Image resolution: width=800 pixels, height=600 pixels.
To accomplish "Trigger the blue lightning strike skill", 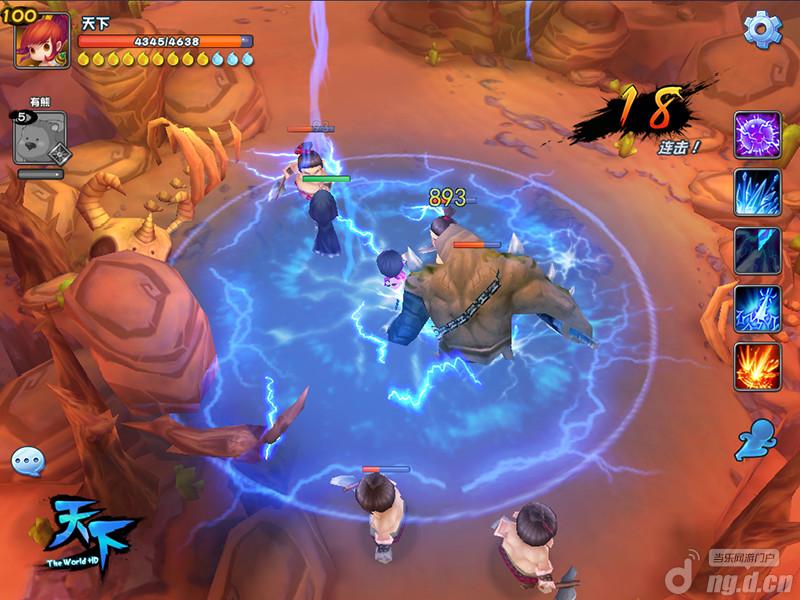I will pos(757,308).
